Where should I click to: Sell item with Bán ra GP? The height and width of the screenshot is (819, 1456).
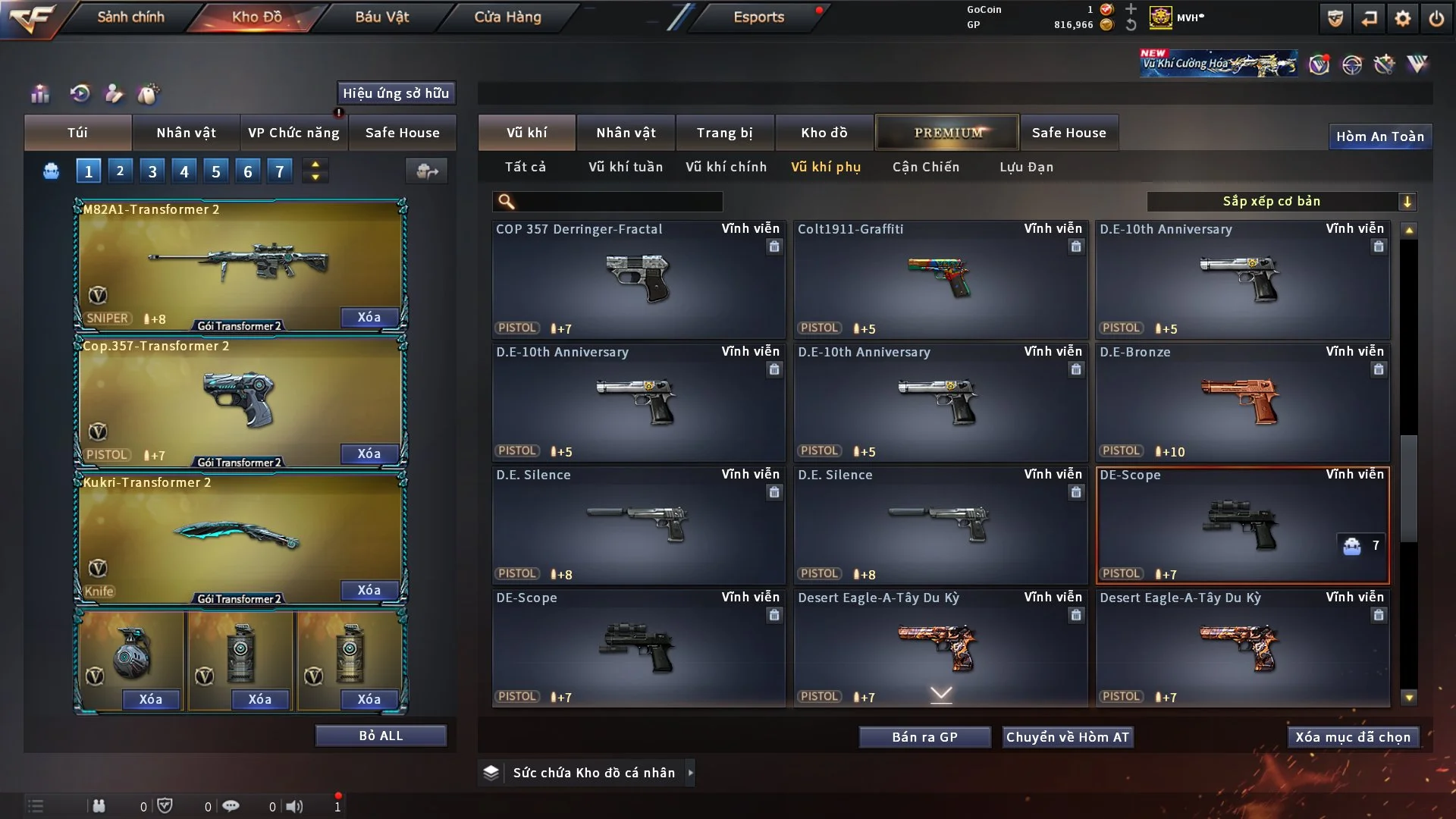pos(924,737)
